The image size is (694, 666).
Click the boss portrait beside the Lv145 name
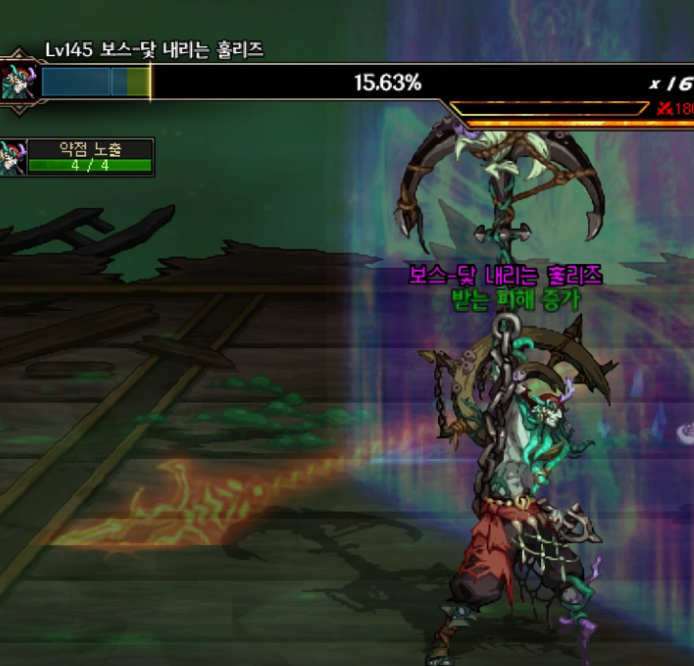click(19, 80)
